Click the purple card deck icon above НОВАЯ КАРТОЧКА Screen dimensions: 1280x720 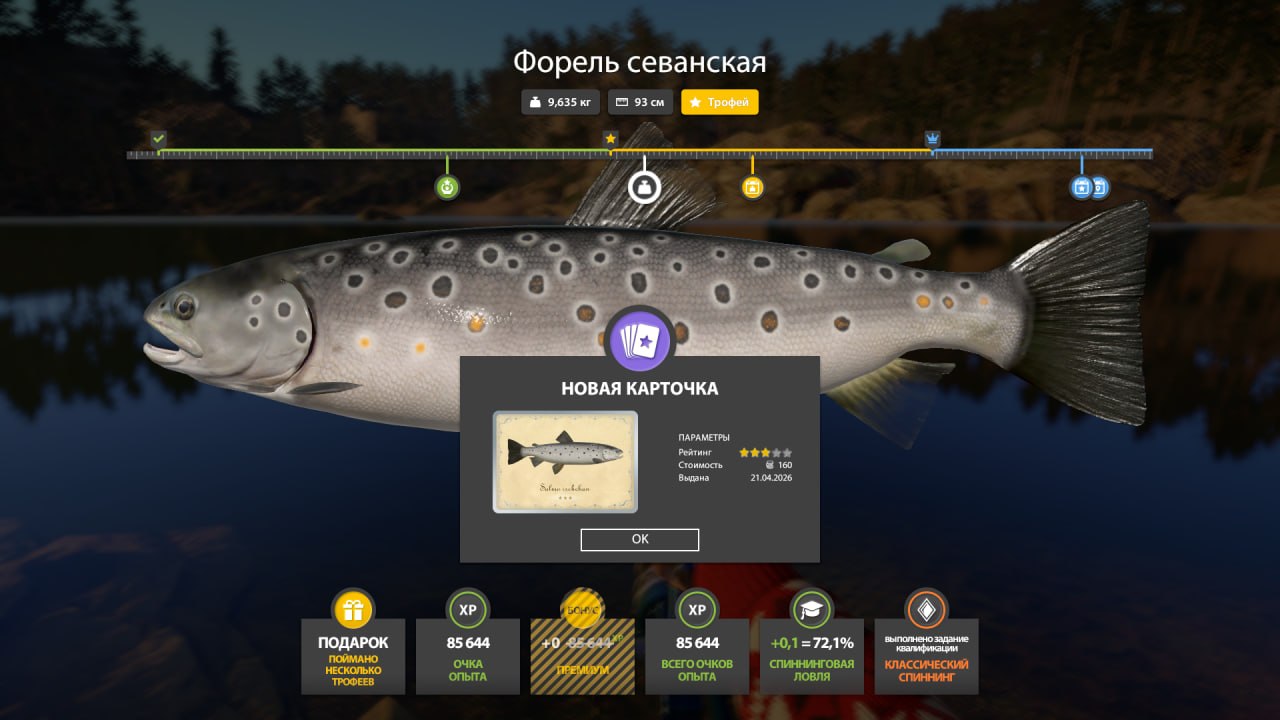[x=640, y=339]
